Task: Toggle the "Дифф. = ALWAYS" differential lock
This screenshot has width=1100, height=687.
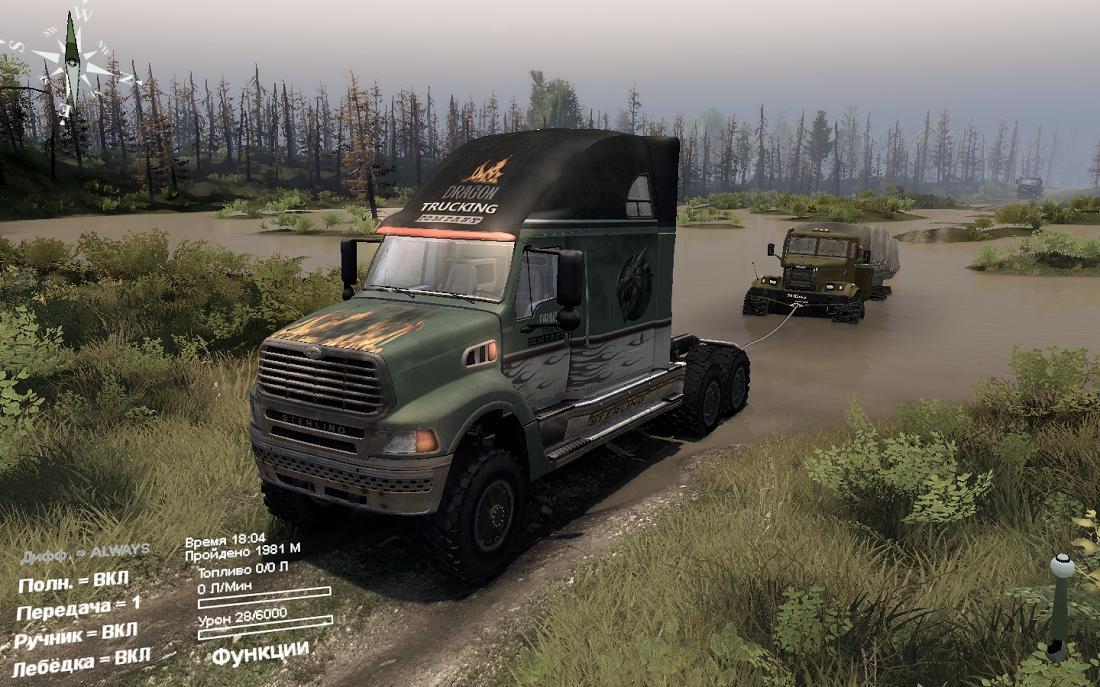Action: point(85,552)
